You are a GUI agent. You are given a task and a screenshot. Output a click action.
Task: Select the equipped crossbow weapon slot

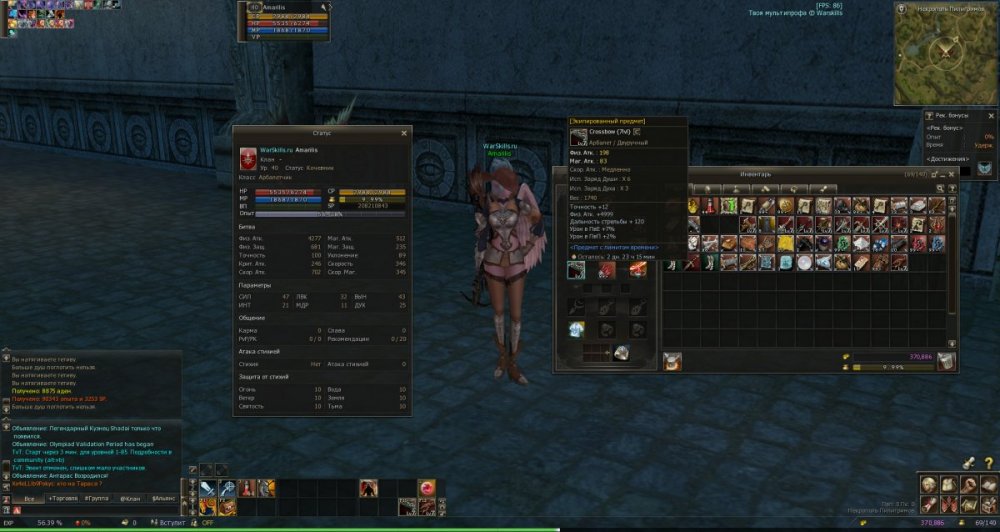pos(576,270)
